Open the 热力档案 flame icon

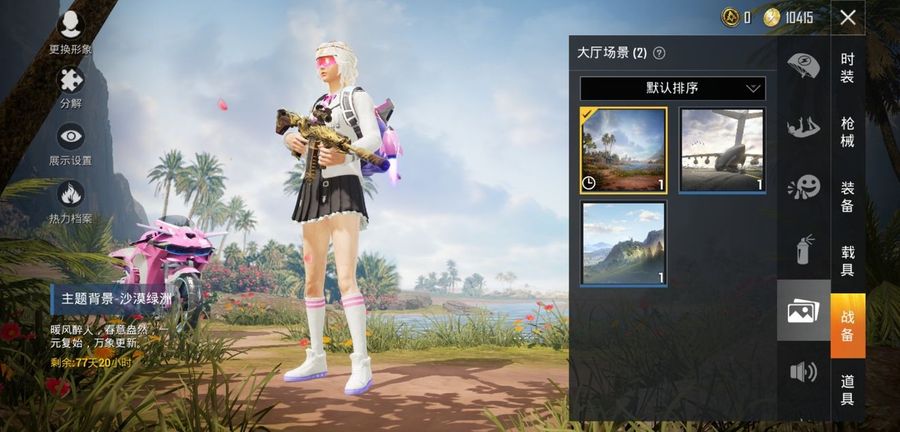point(70,200)
